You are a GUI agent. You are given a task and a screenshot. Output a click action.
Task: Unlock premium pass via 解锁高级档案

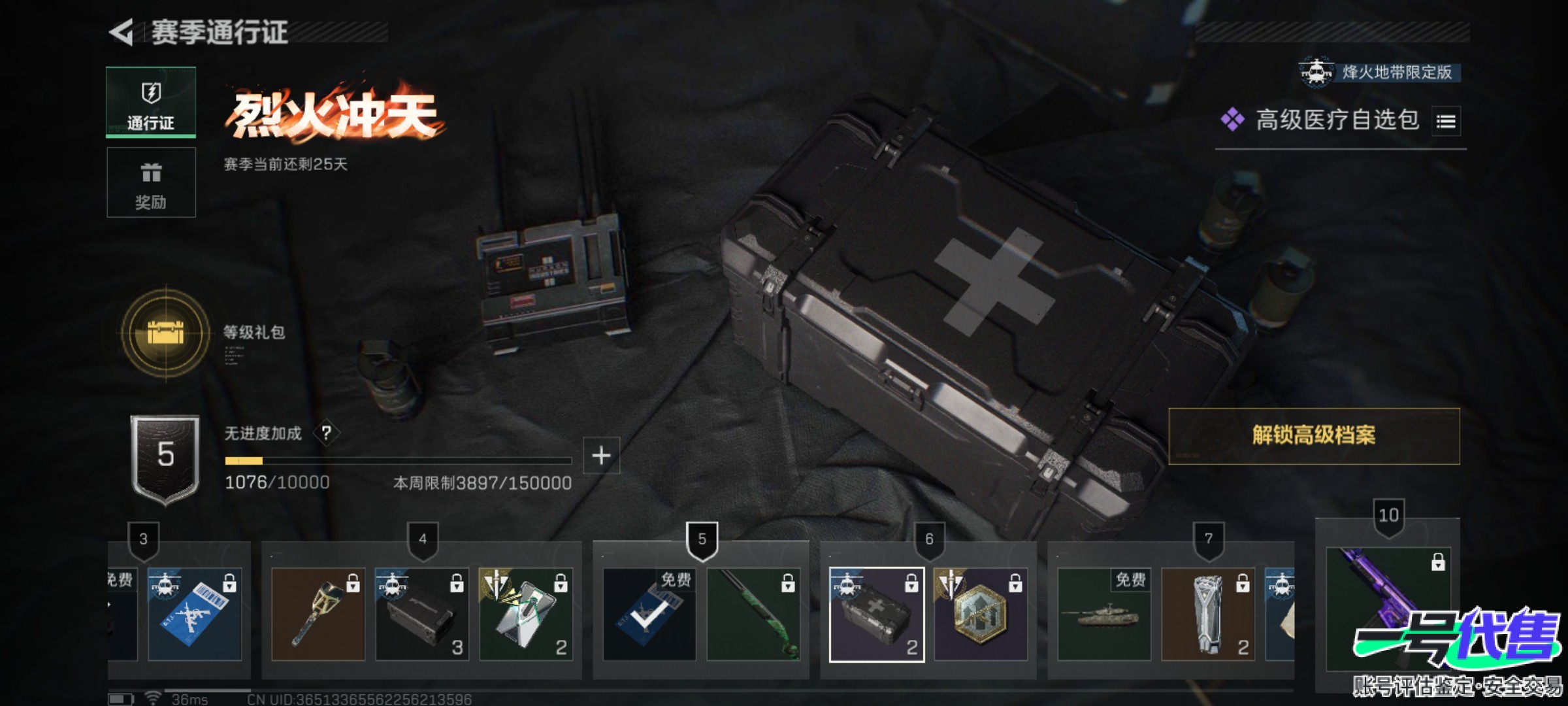pyautogui.click(x=1313, y=436)
